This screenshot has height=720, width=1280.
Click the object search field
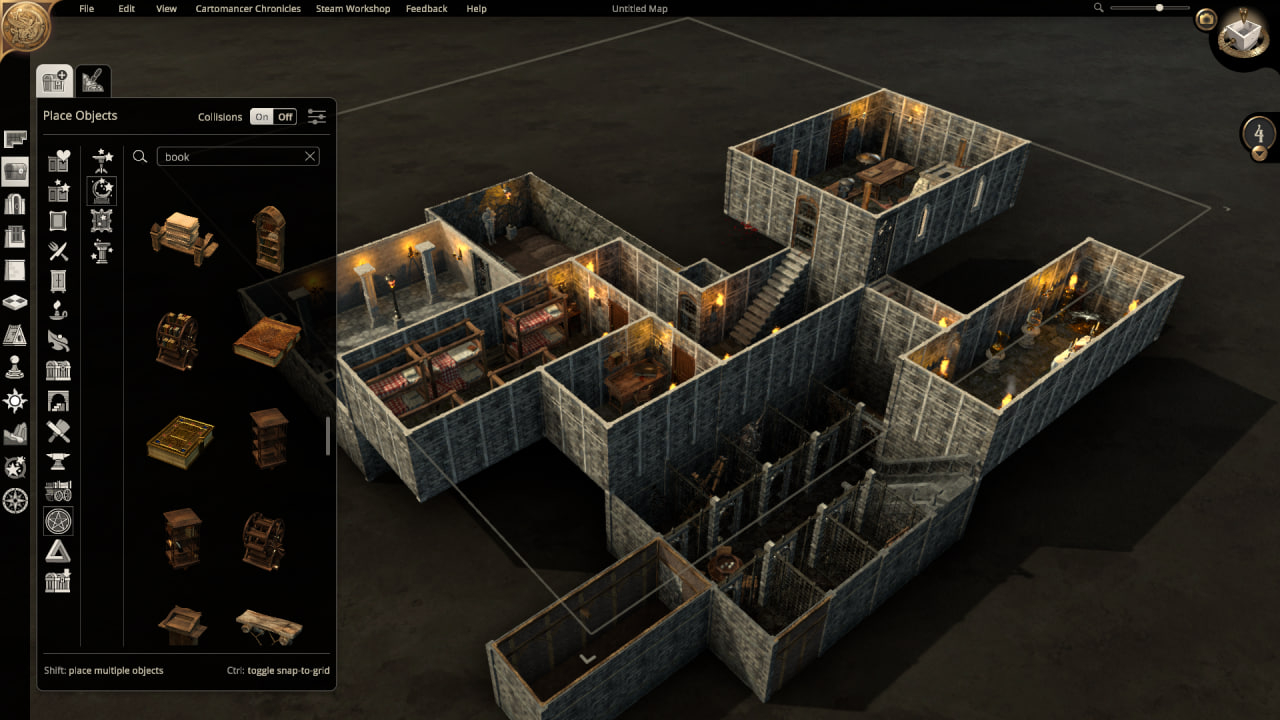click(x=230, y=157)
